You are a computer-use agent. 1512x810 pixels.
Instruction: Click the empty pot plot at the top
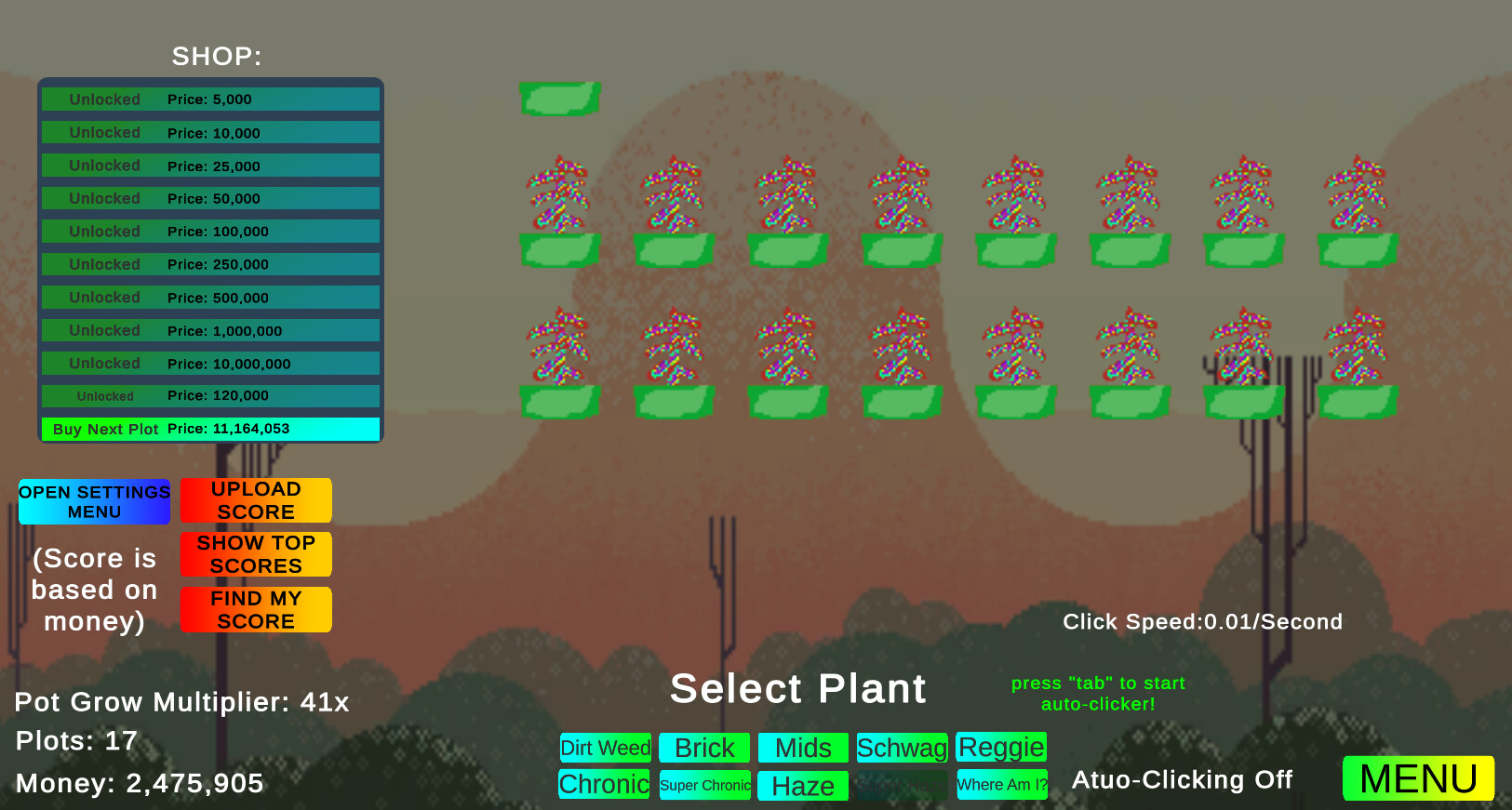560,98
